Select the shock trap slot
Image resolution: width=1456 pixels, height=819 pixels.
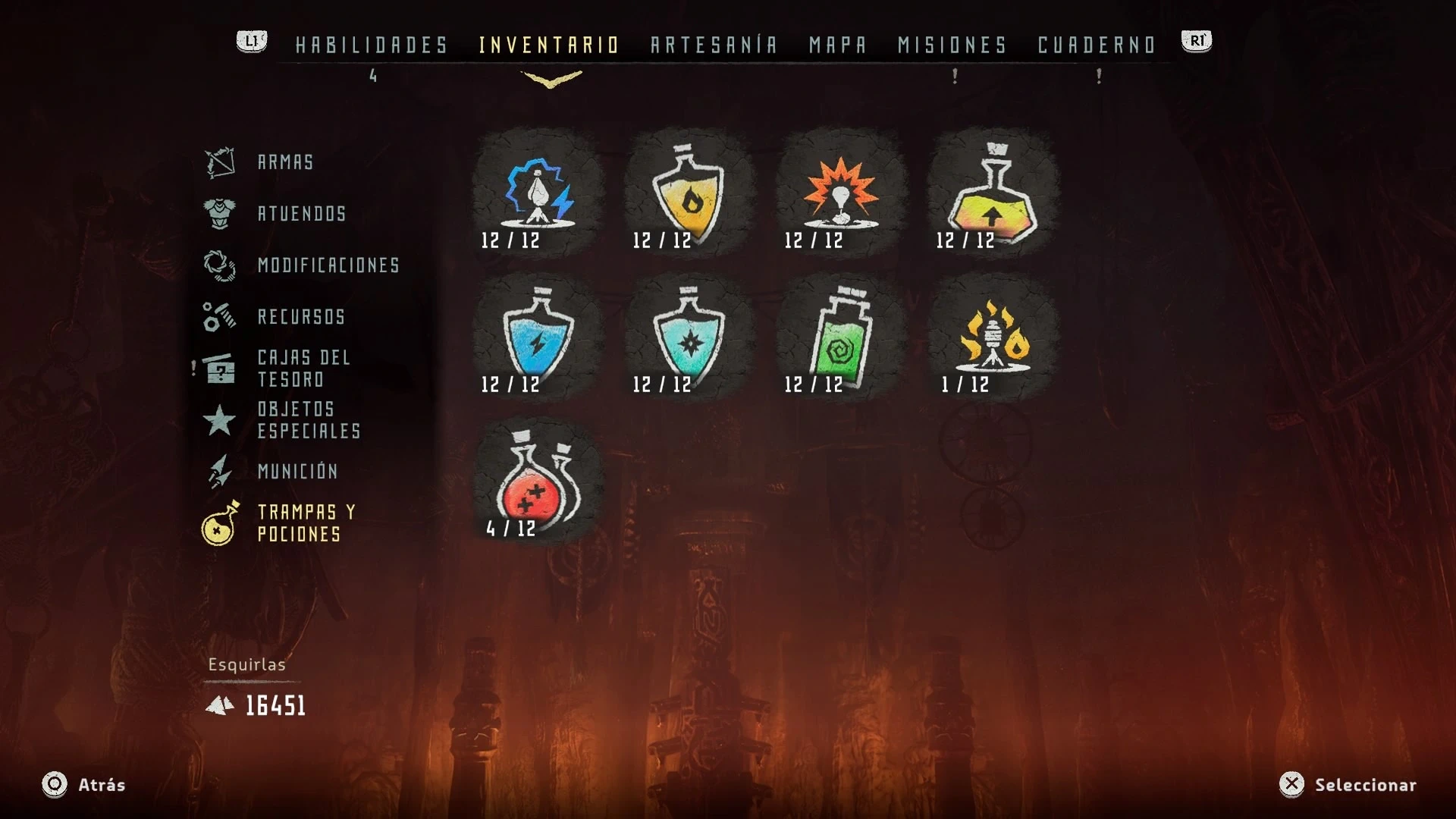(538, 195)
